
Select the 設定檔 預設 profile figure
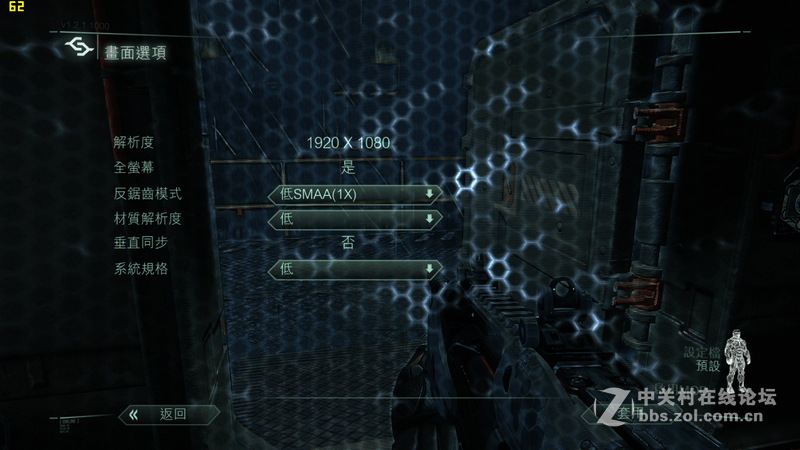tap(736, 362)
